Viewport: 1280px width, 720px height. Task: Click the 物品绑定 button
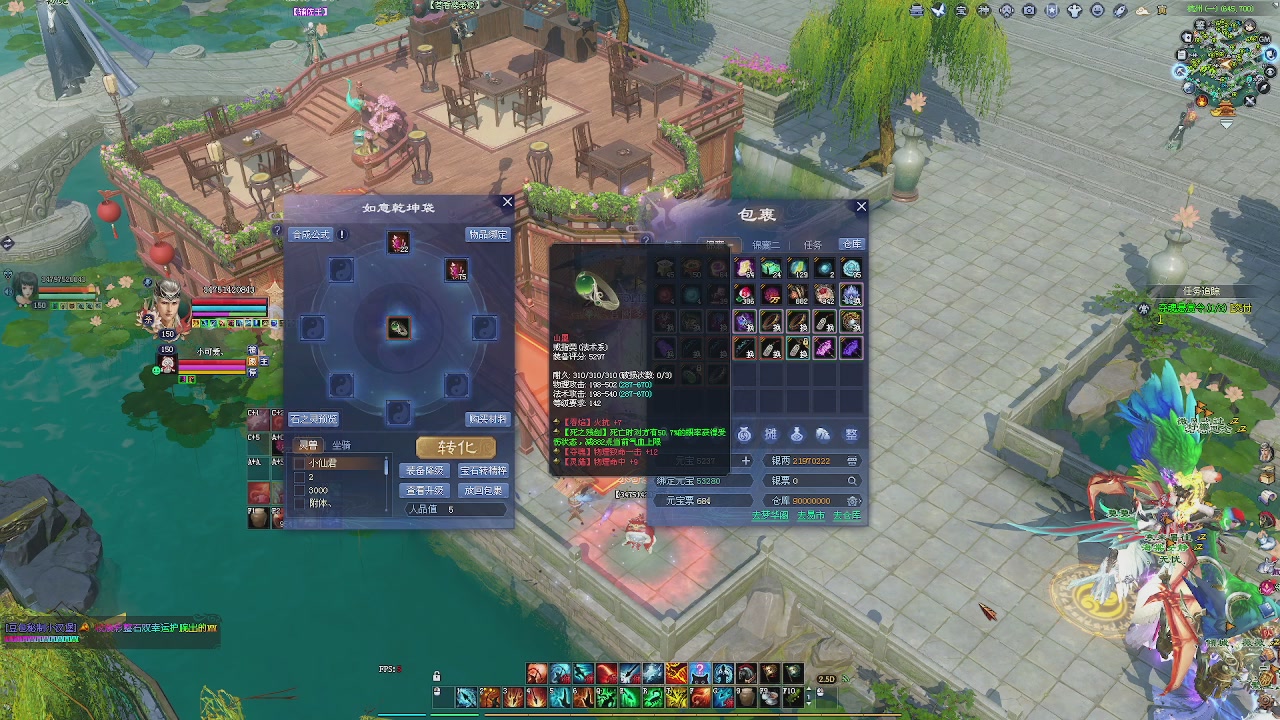tap(488, 235)
